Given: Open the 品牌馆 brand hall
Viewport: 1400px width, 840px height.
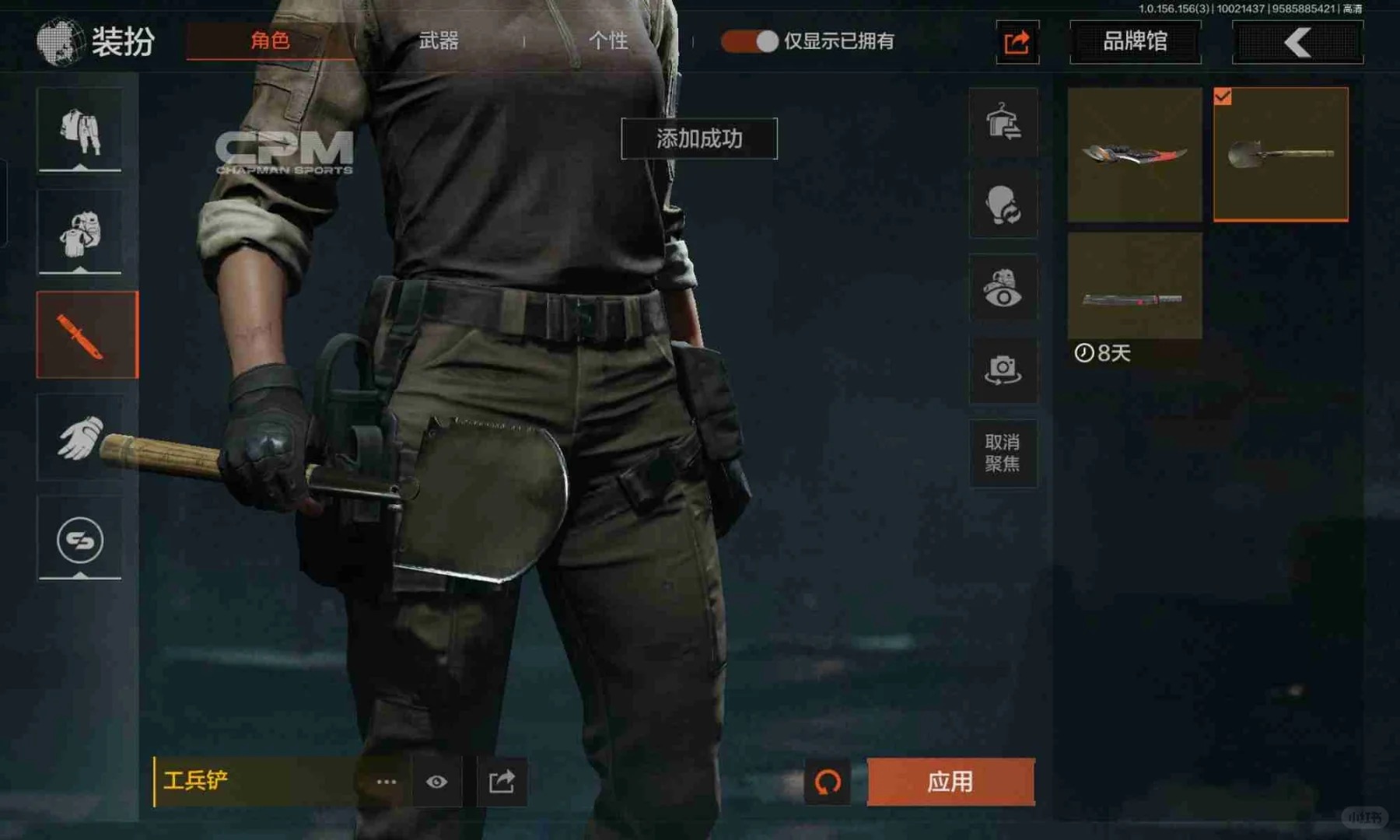Looking at the screenshot, I should [1135, 41].
